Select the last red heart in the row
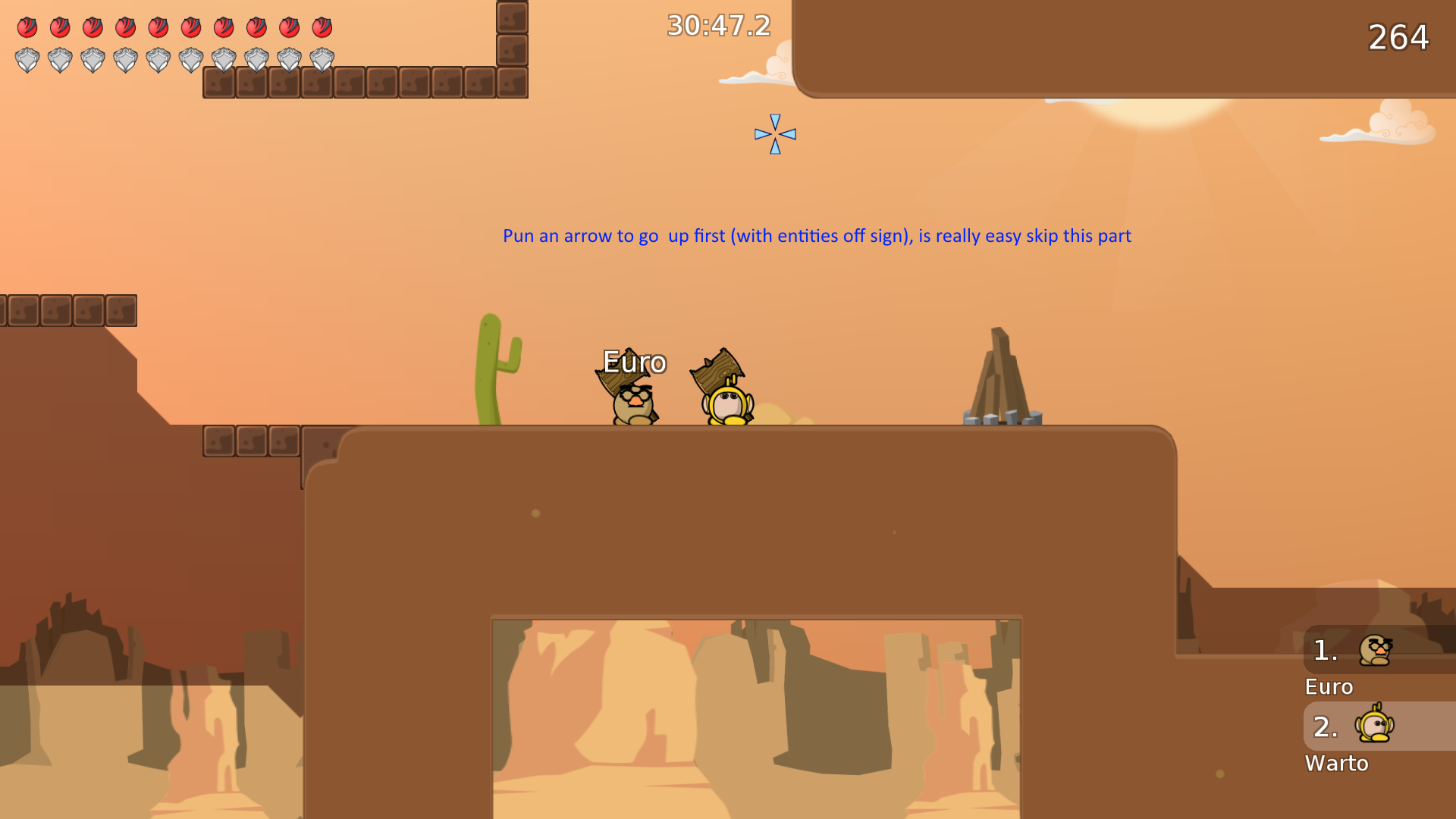Screen dimensions: 1456x819 (x=322, y=28)
